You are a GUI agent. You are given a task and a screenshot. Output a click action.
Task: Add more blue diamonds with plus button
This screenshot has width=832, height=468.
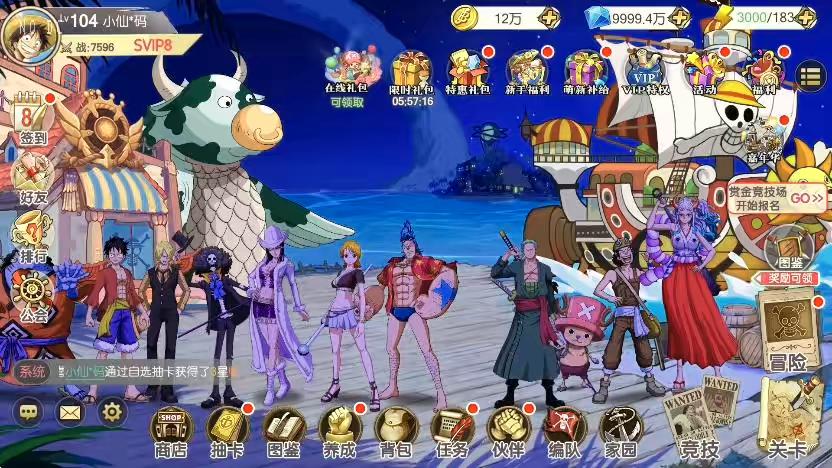pos(679,17)
